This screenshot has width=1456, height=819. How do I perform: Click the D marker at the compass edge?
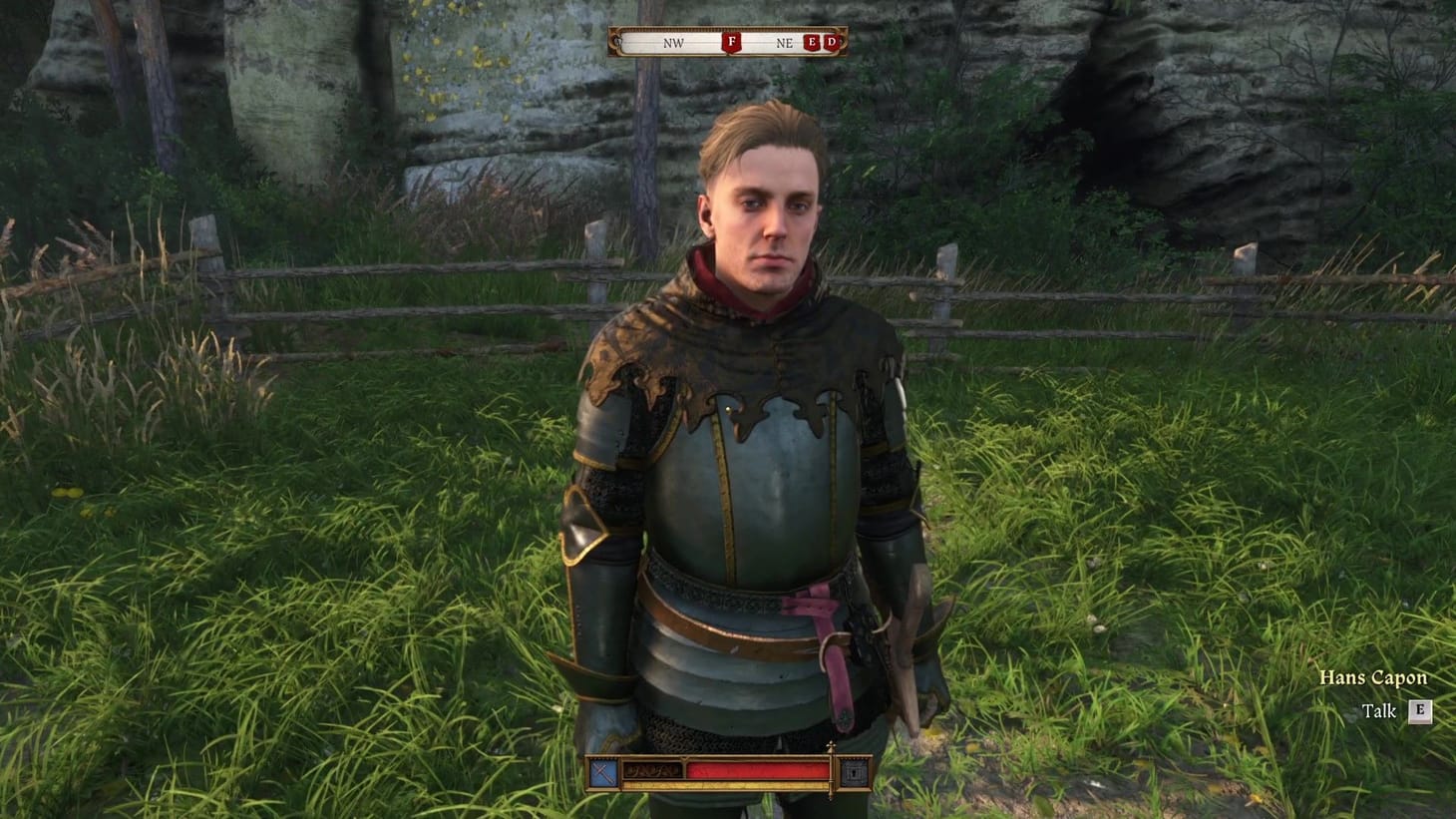pos(831,43)
